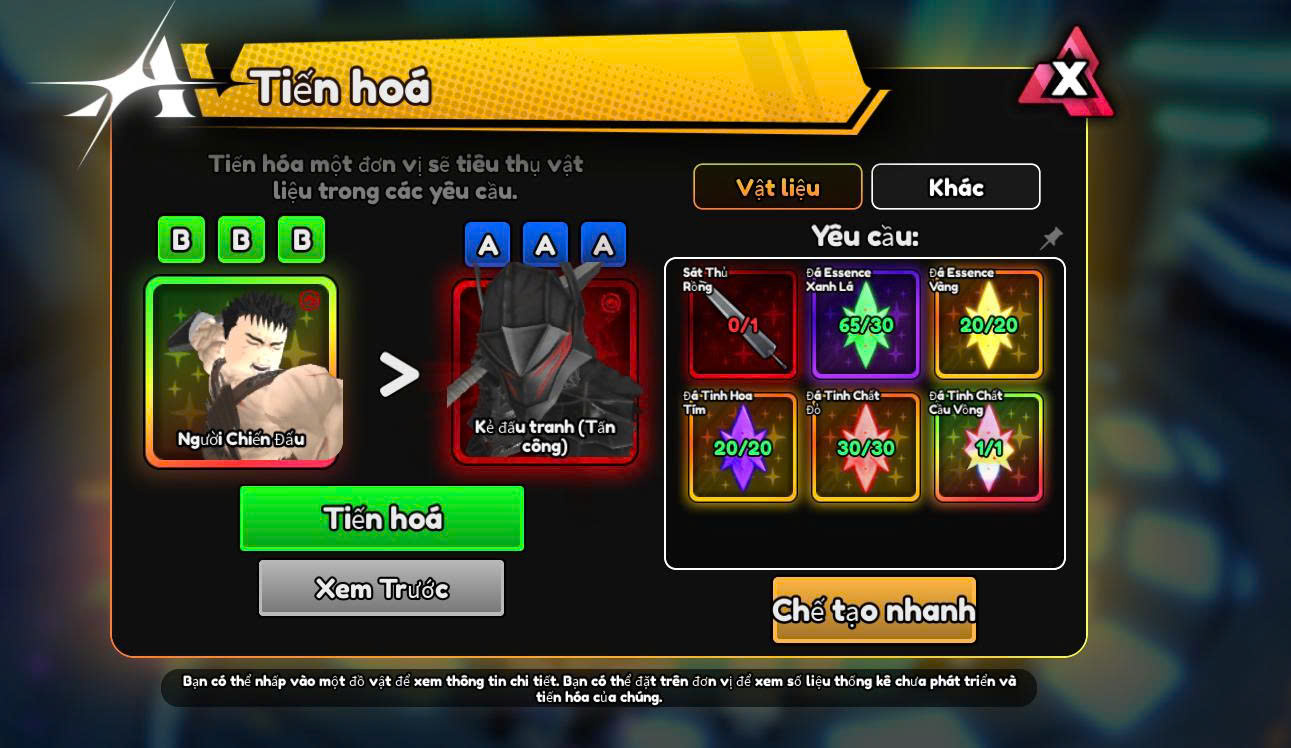The width and height of the screenshot is (1291, 748).
Task: Click the green Tiến hoá evolve button
Action: point(381,518)
